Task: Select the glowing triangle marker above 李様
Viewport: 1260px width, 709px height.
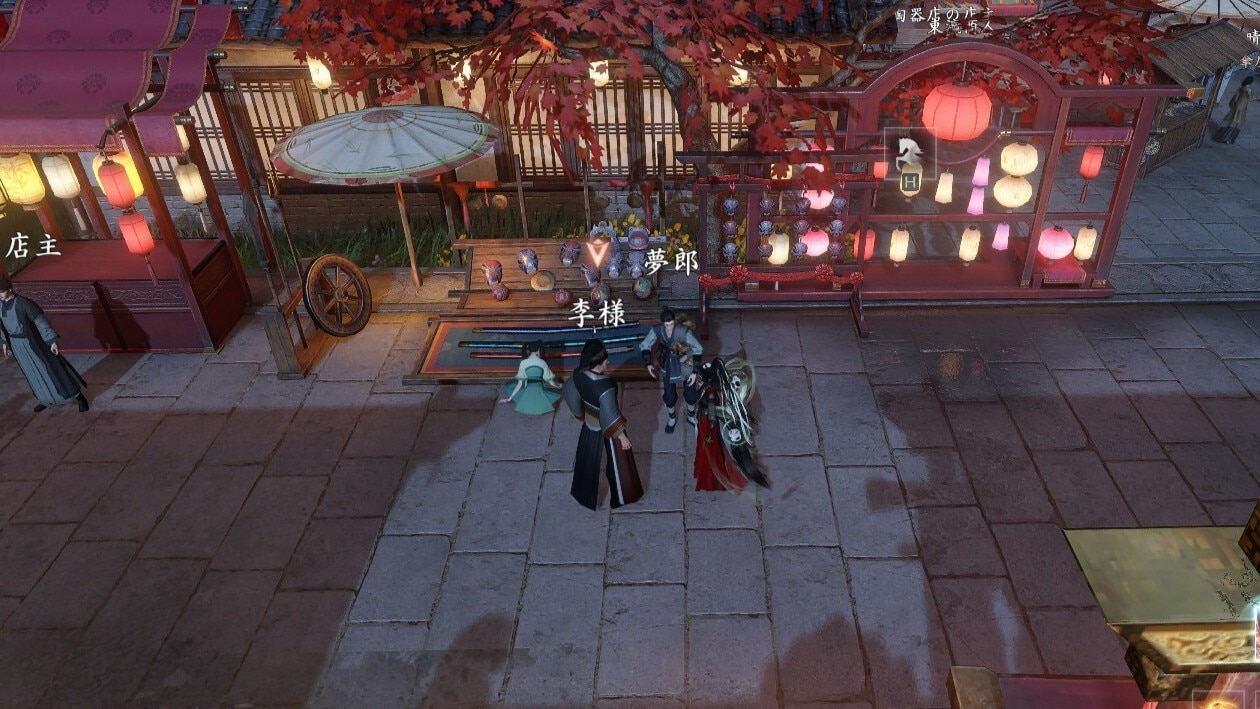Action: tap(599, 249)
